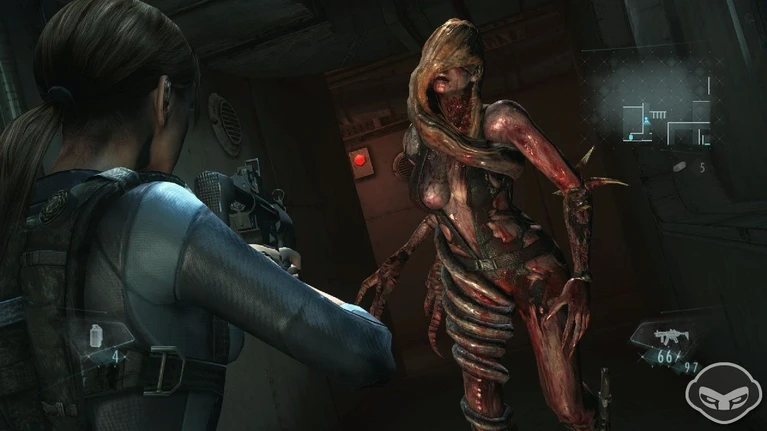Image resolution: width=767 pixels, height=431 pixels.
Task: Select the grenade item icon
Action: [680, 166]
